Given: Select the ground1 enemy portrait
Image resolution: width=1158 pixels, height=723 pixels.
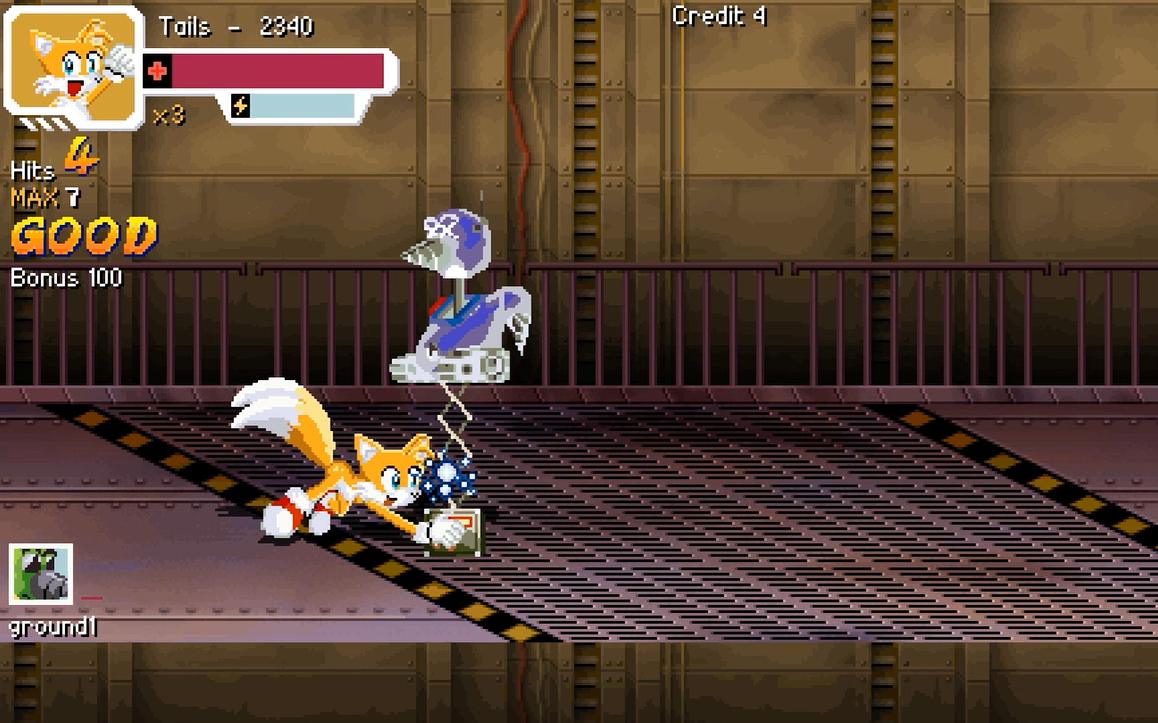Looking at the screenshot, I should (41, 575).
